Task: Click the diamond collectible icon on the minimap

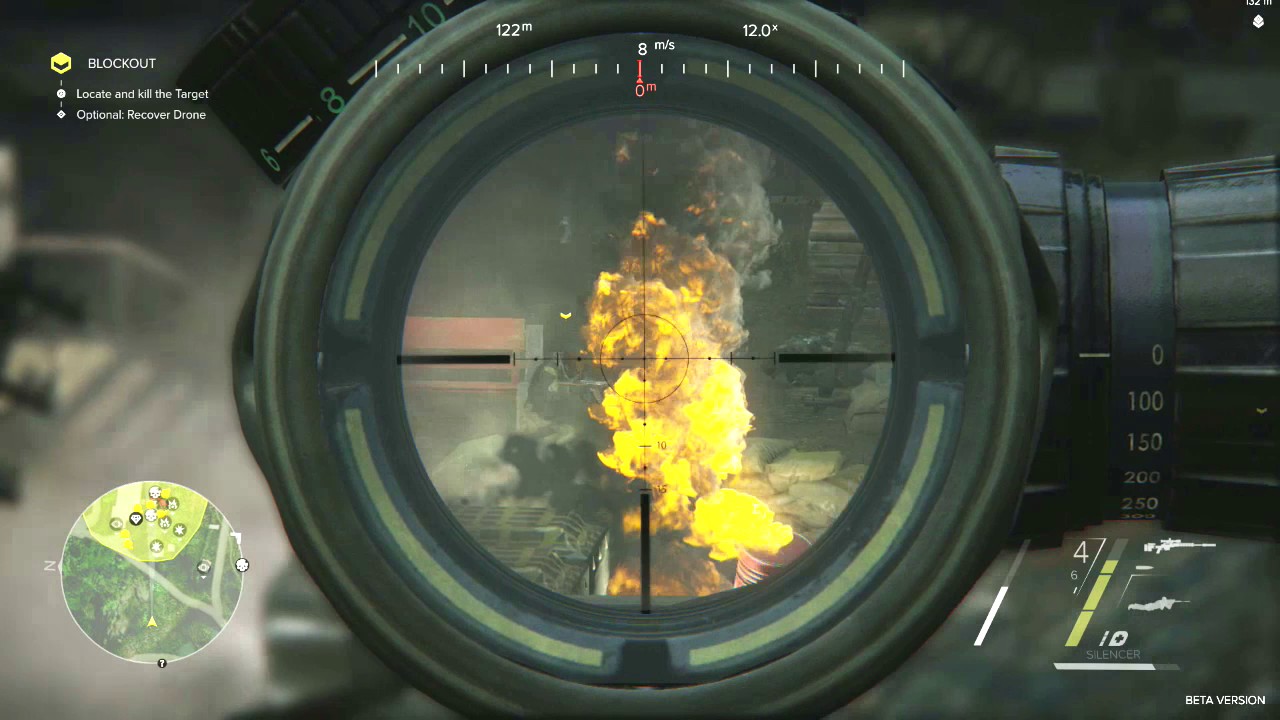Action: point(135,517)
